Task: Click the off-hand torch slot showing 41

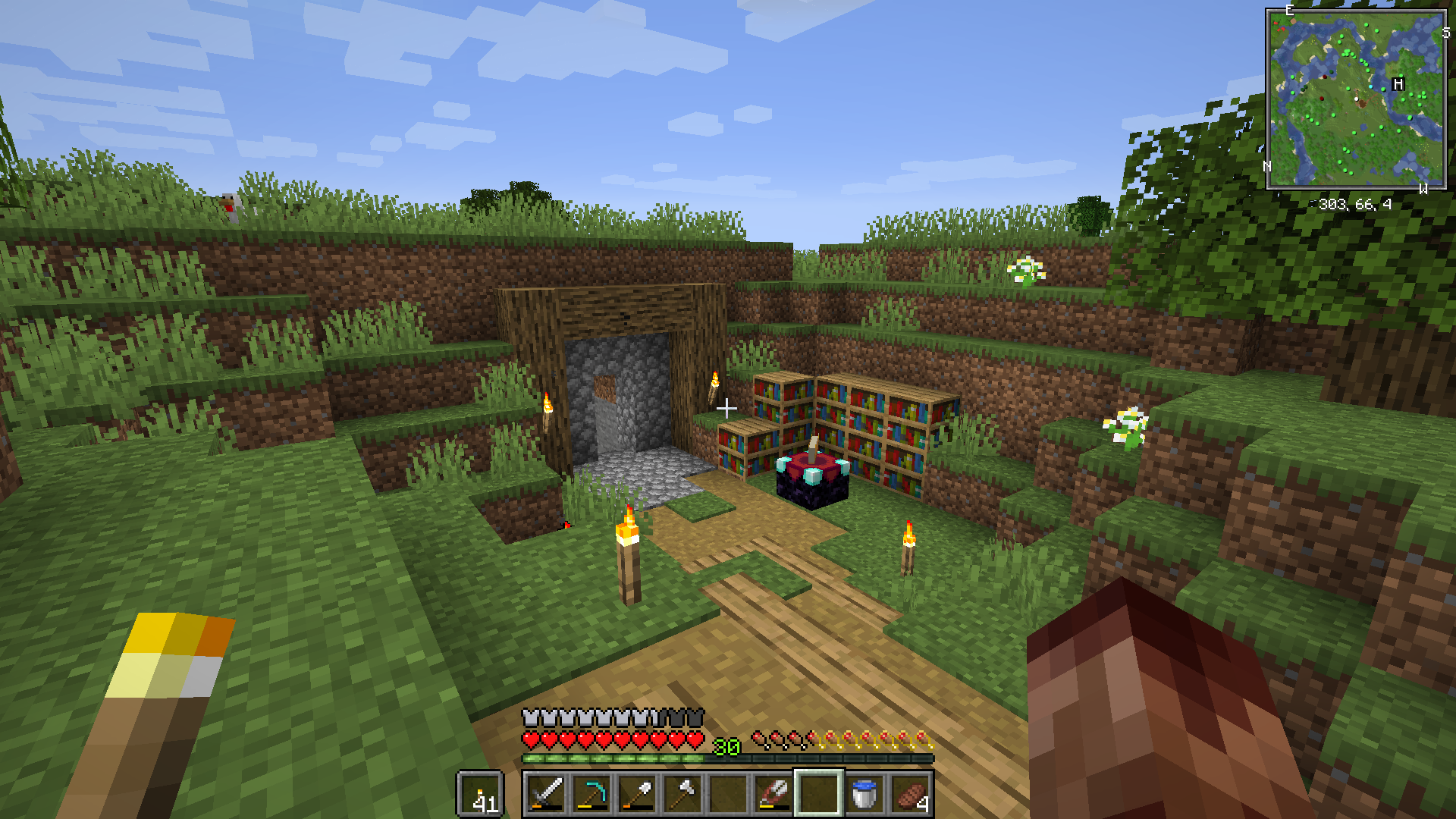Action: (480, 794)
